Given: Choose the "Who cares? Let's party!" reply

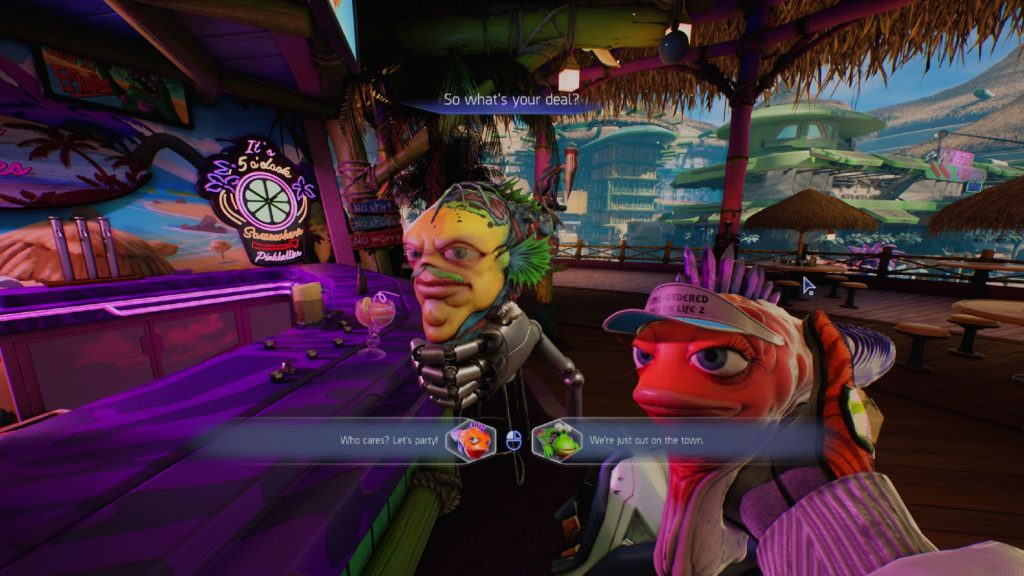Looking at the screenshot, I should (389, 440).
